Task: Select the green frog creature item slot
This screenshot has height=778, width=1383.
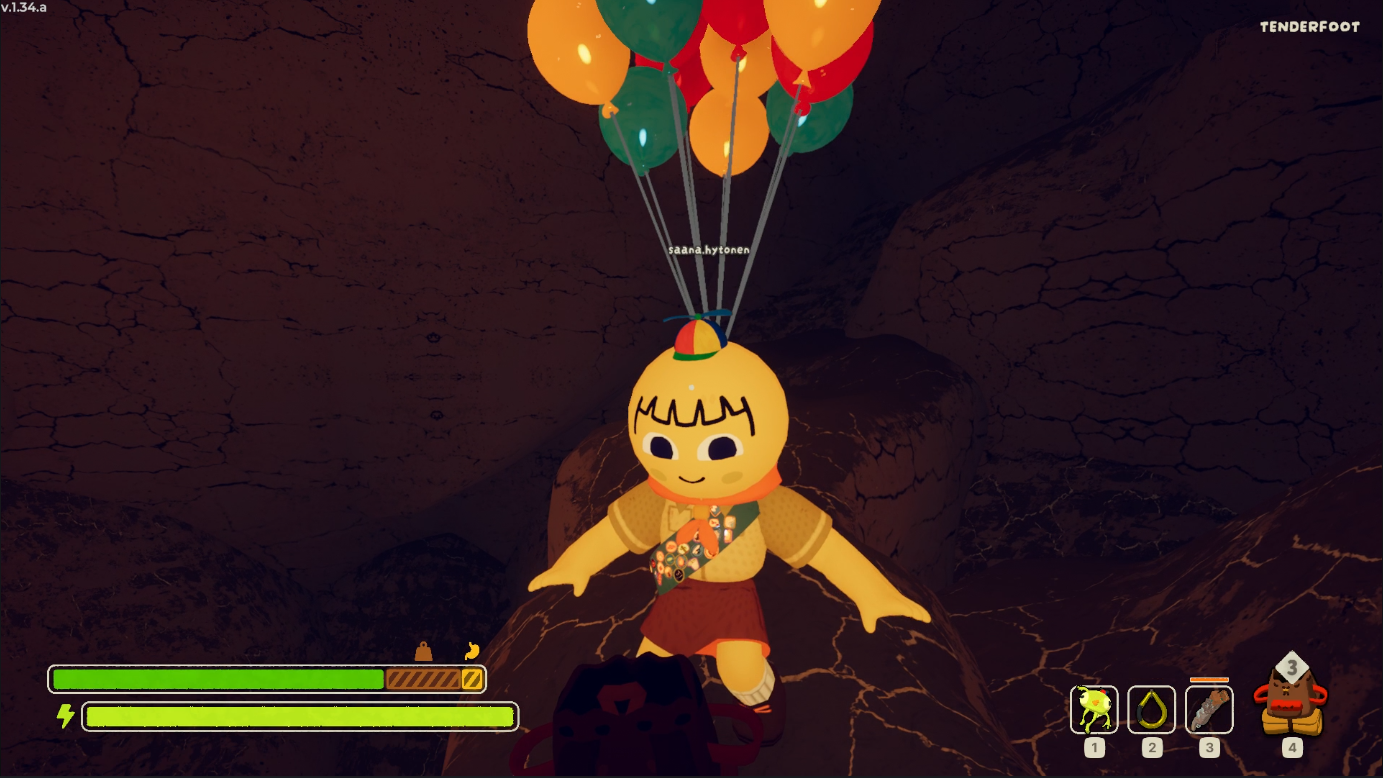Action: [1094, 709]
